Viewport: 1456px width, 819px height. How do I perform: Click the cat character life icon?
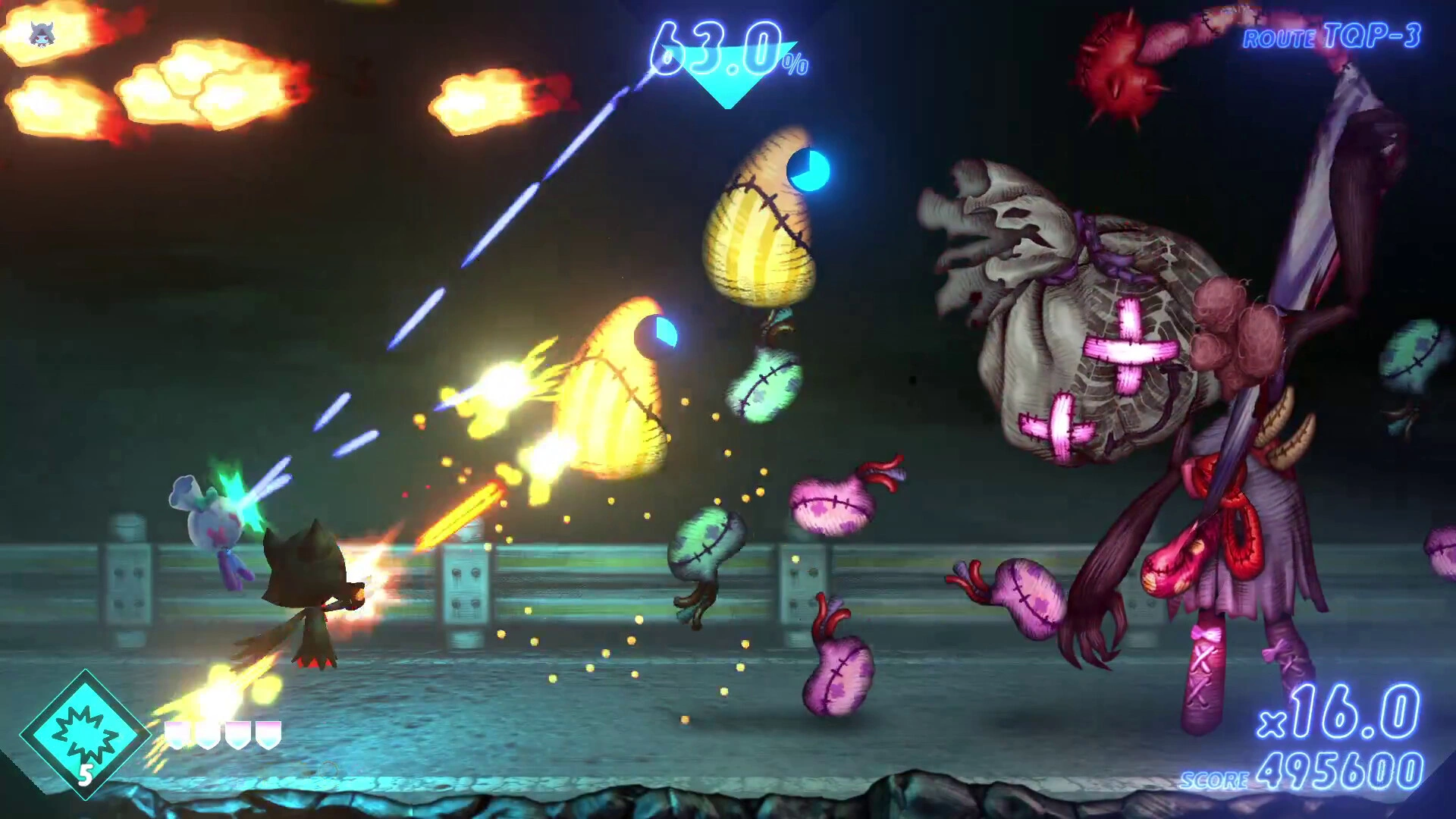click(x=39, y=33)
